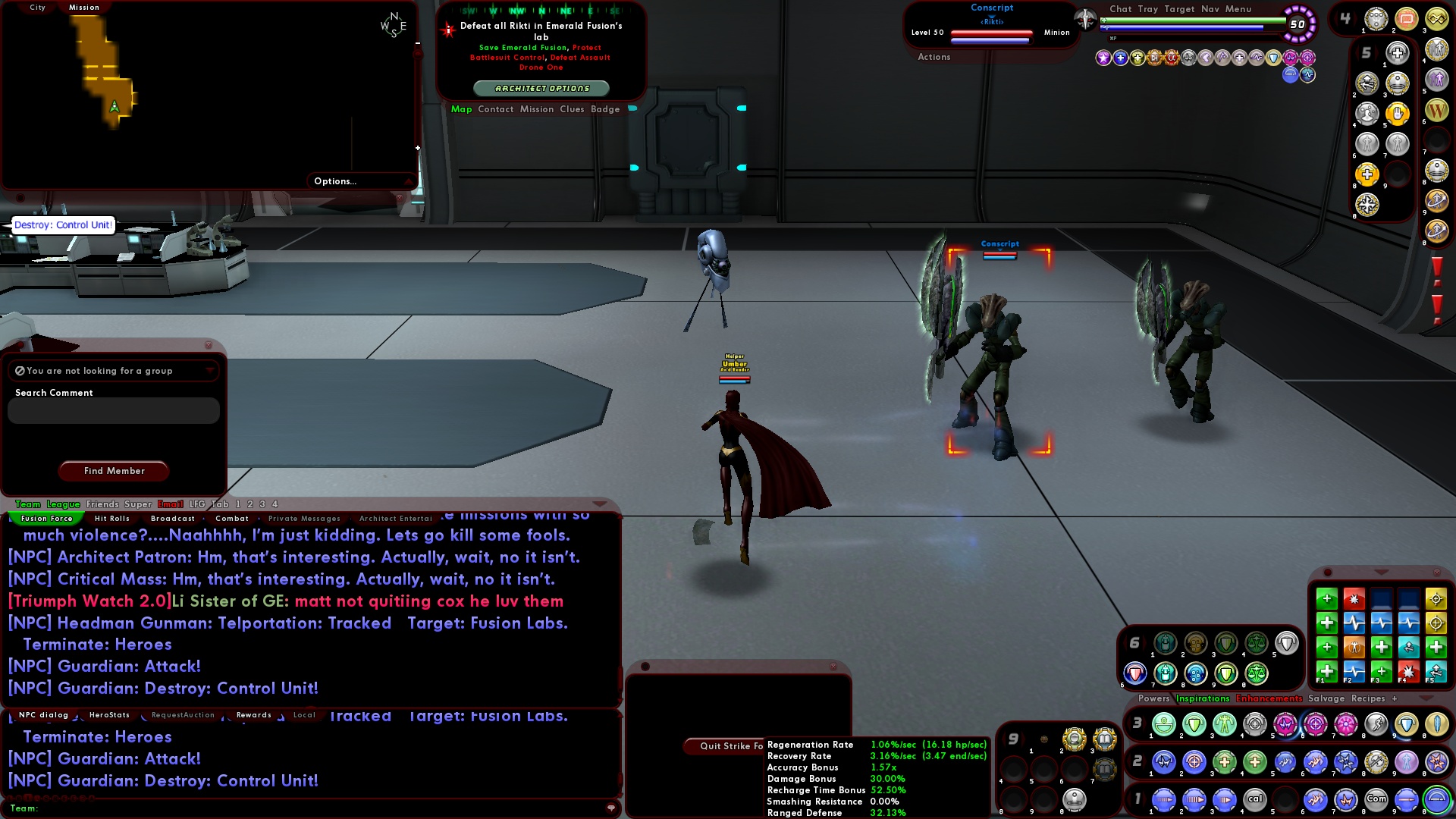Open the LFG status dropdown arrow
The image size is (1456, 819).
pos(210,371)
